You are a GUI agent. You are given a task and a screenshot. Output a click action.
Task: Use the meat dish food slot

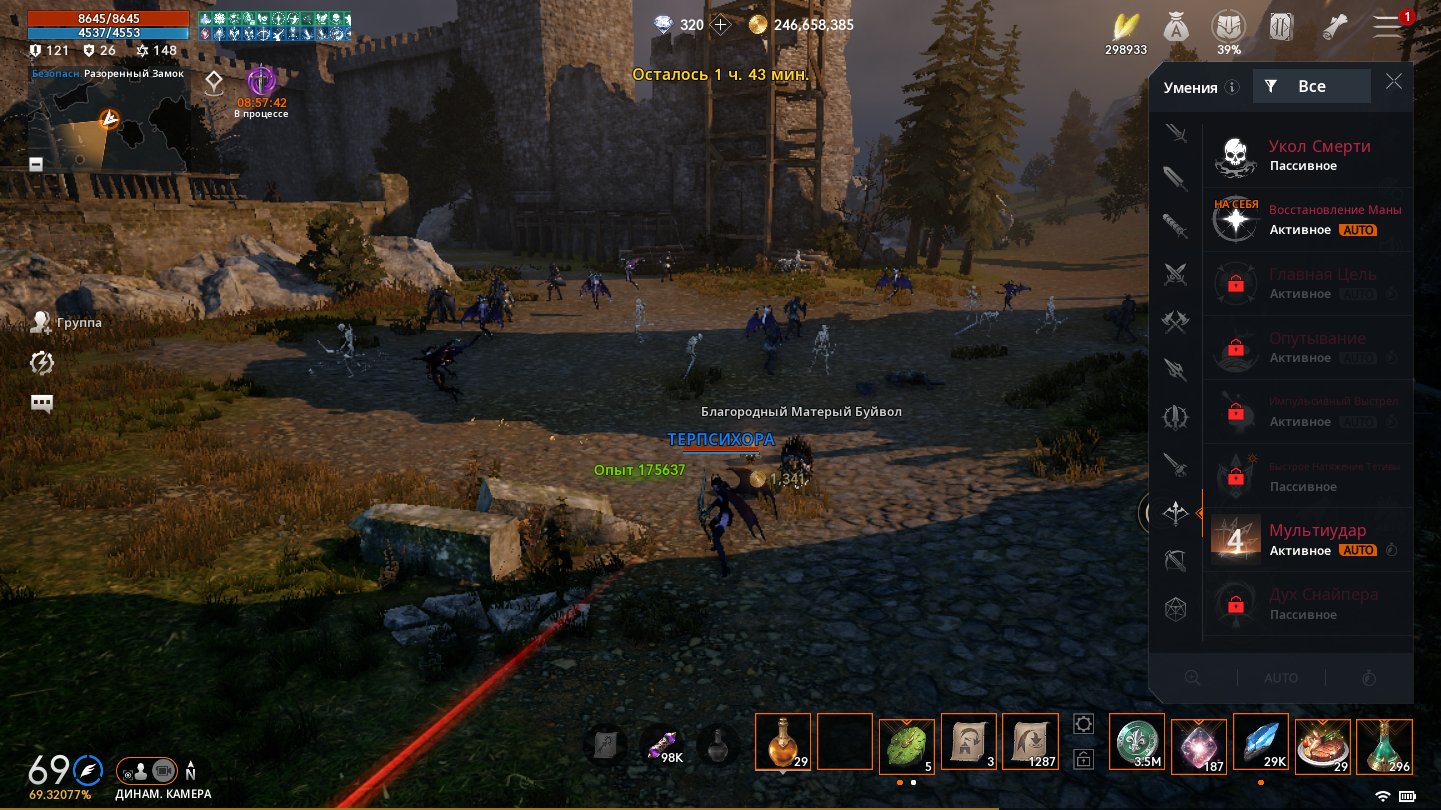1322,742
